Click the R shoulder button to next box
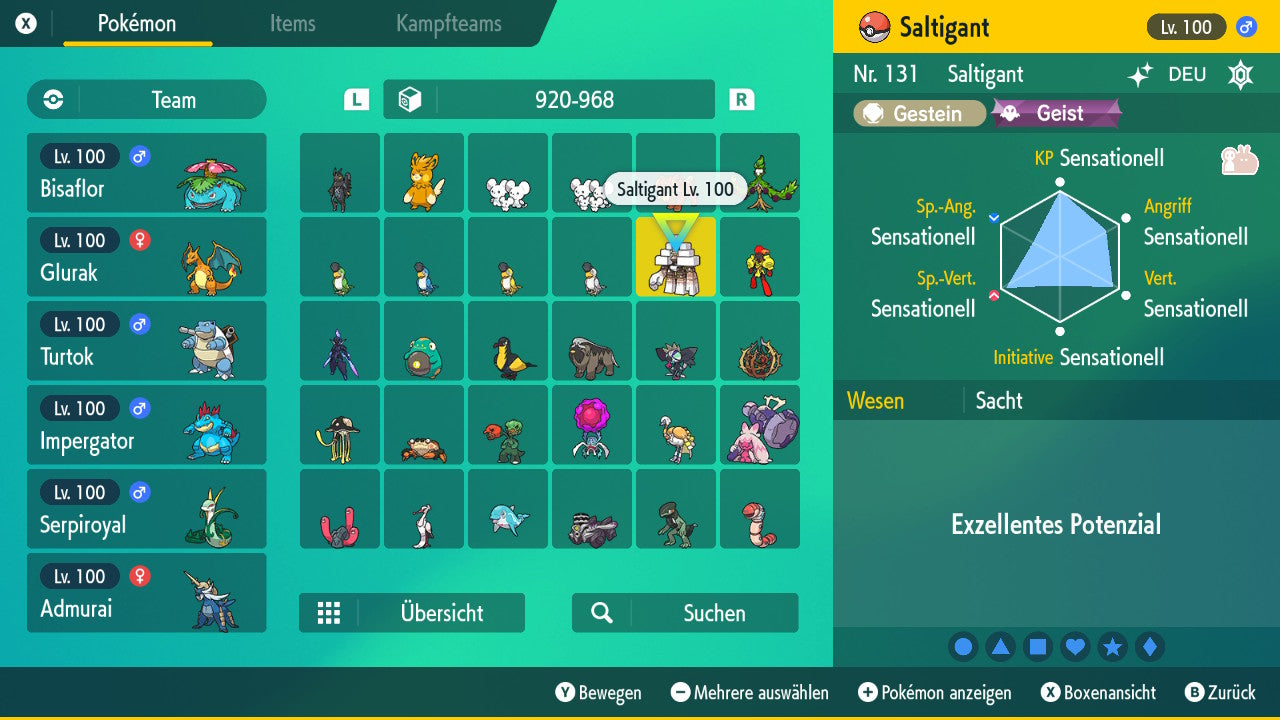This screenshot has width=1280, height=720. coord(741,99)
